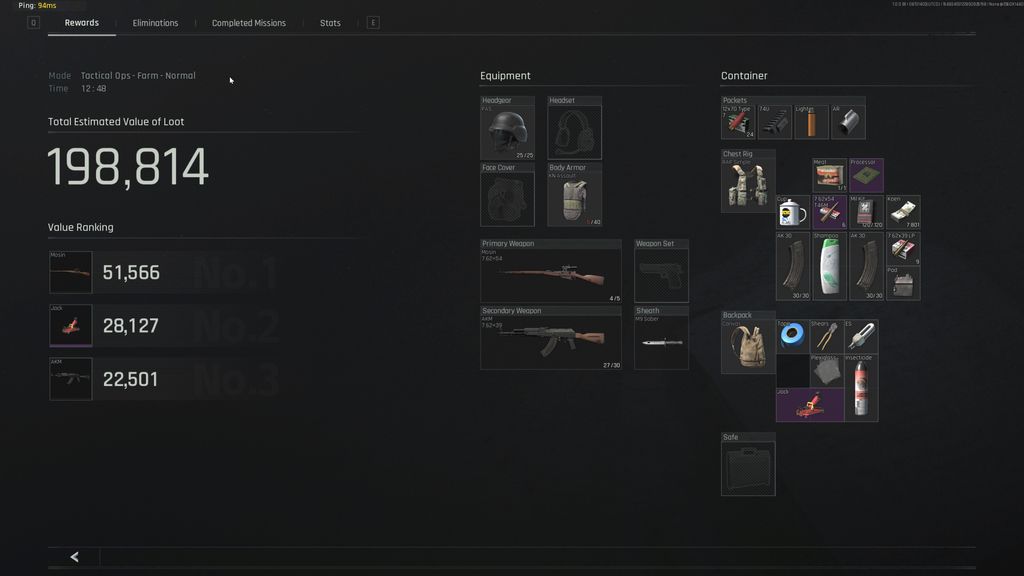Go back using the arrow button
Viewport: 1024px width, 576px height.
(74, 557)
